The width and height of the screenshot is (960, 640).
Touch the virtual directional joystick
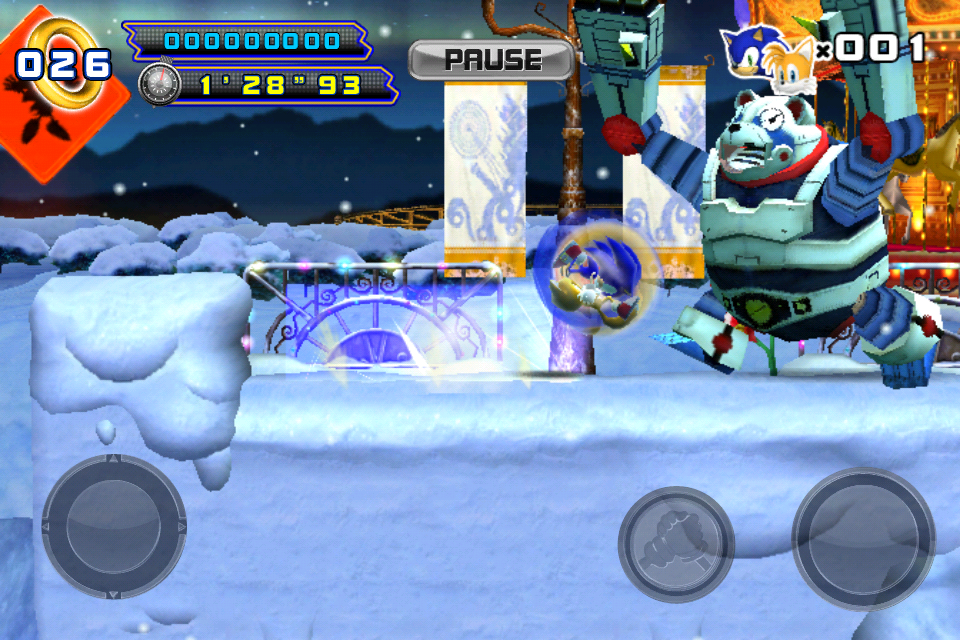[x=114, y=526]
